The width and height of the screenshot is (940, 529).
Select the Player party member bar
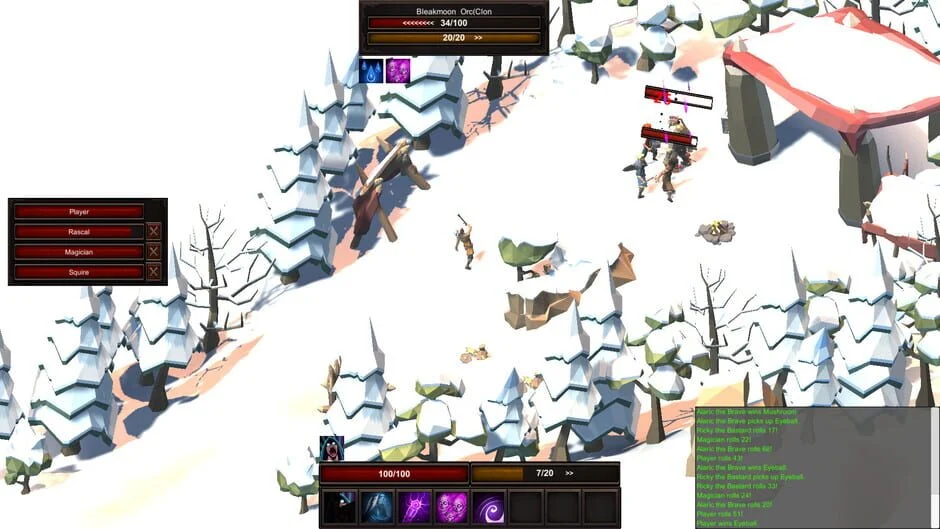(79, 212)
